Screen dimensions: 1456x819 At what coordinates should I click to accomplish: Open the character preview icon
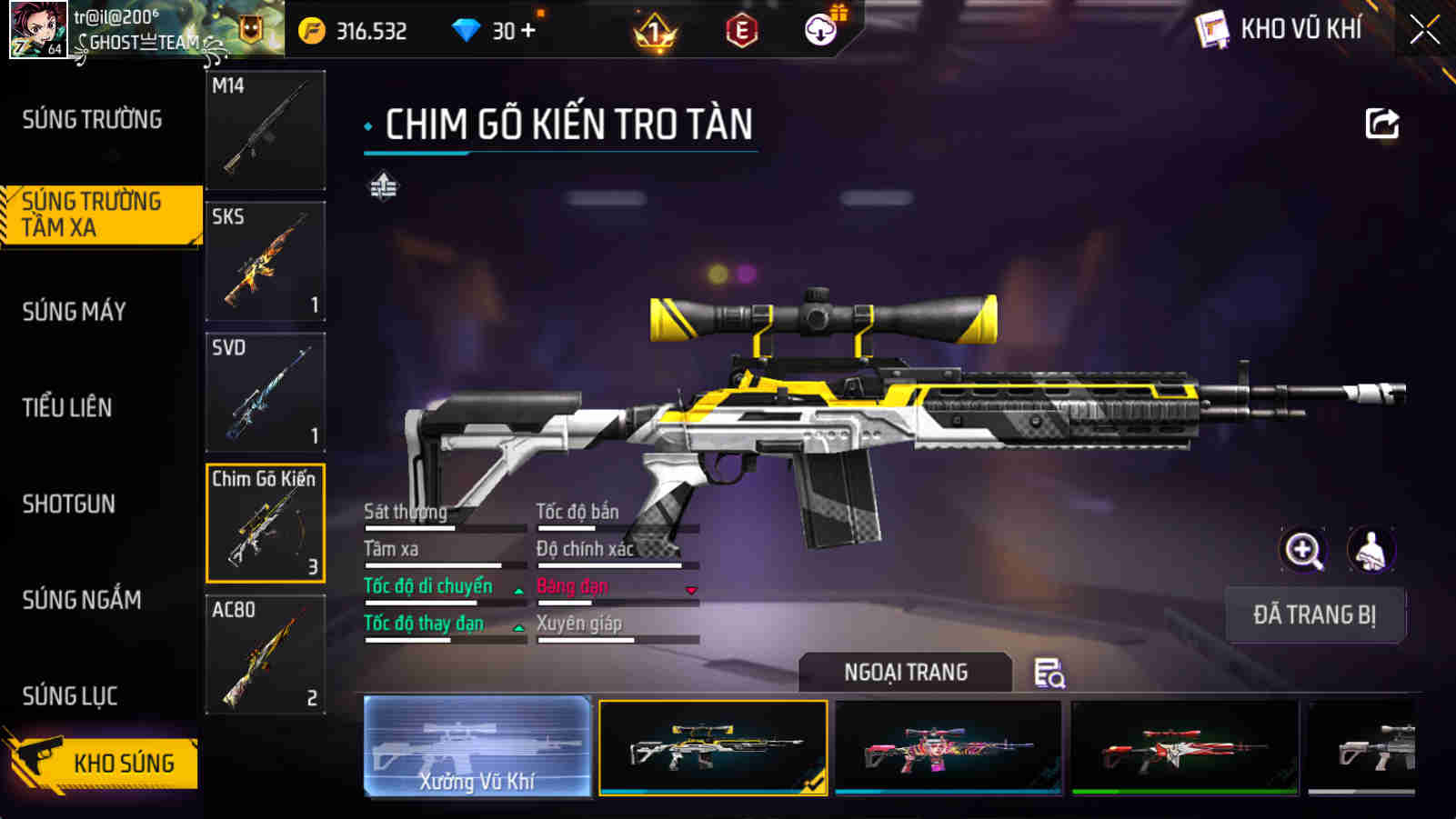pos(1373,551)
